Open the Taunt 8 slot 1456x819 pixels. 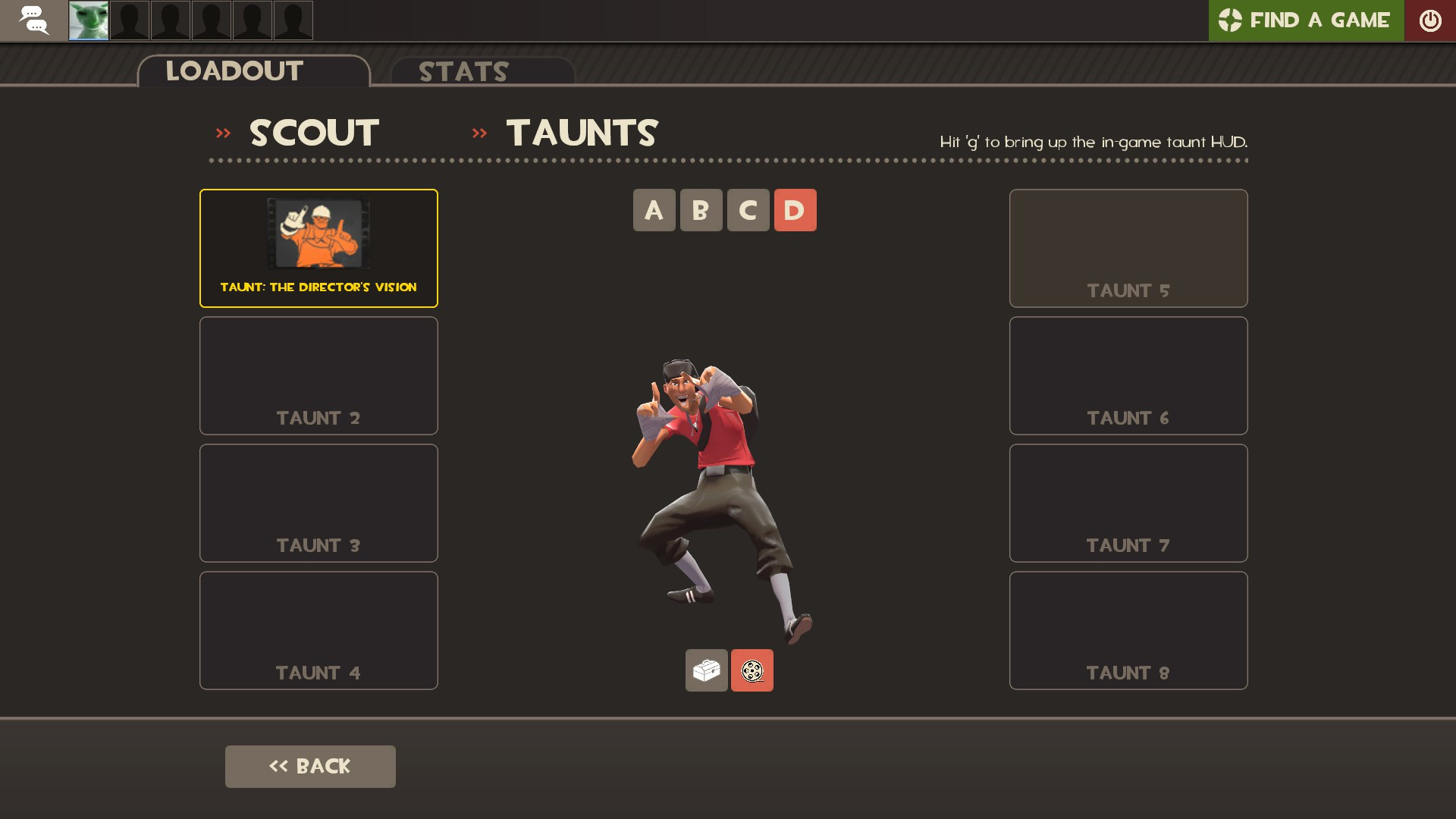1128,629
